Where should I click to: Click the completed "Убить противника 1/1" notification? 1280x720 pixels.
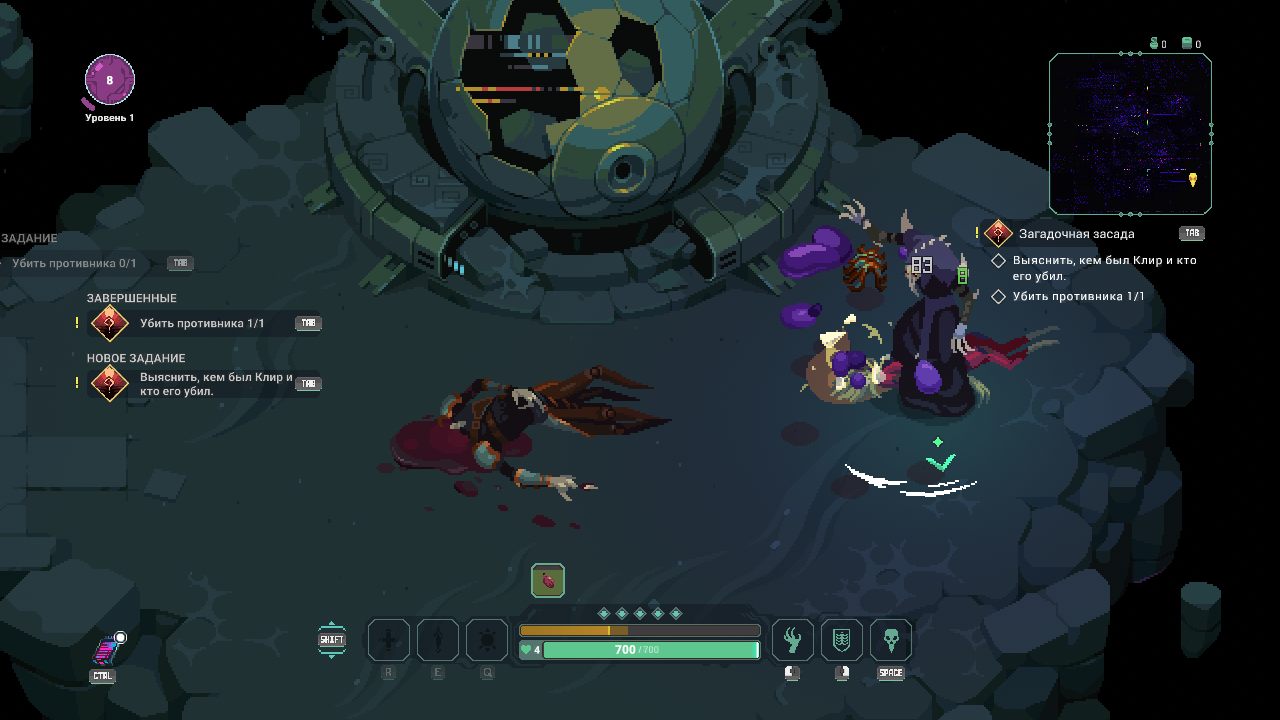click(201, 323)
